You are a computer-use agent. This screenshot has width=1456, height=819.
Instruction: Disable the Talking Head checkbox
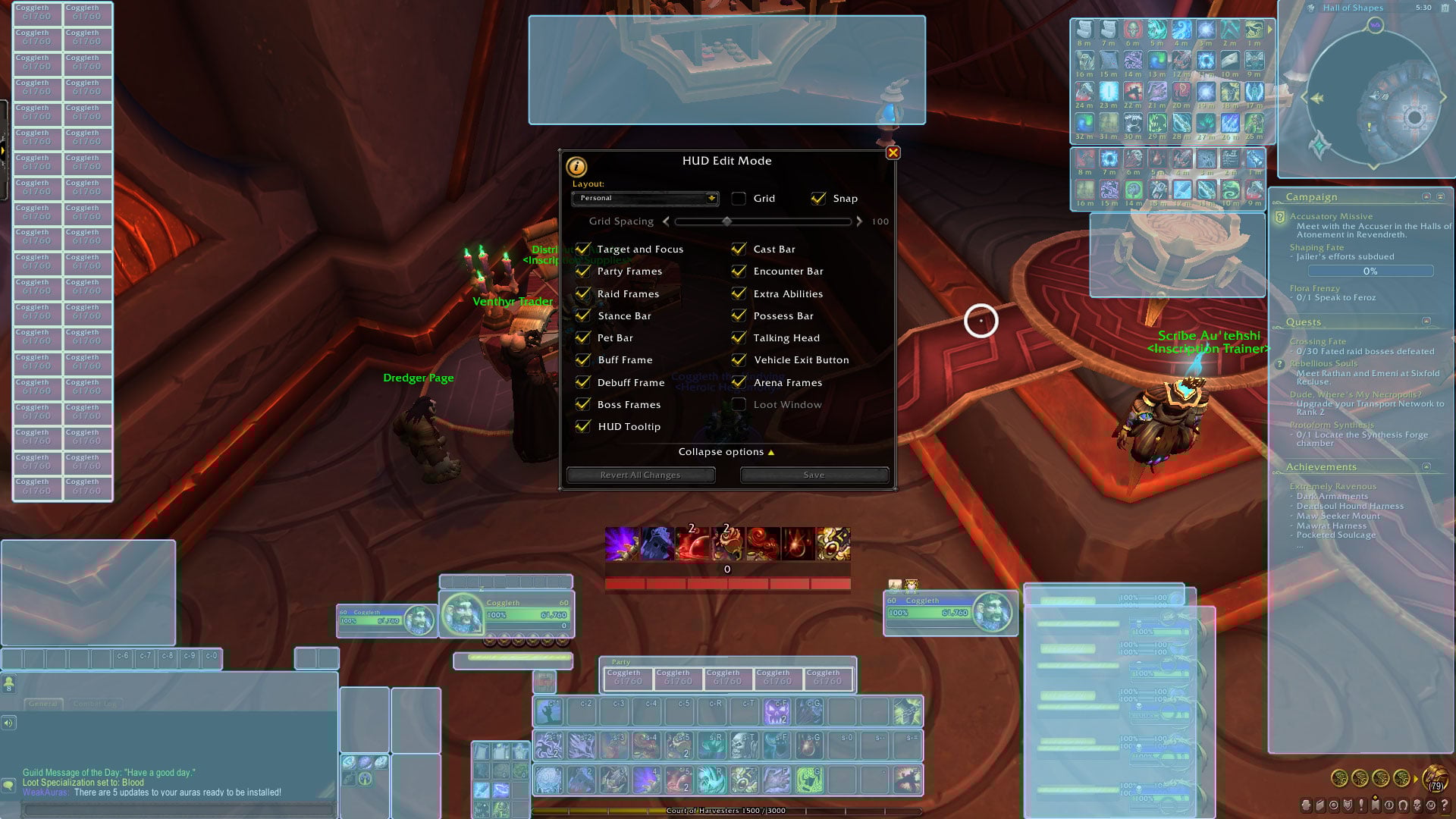739,338
